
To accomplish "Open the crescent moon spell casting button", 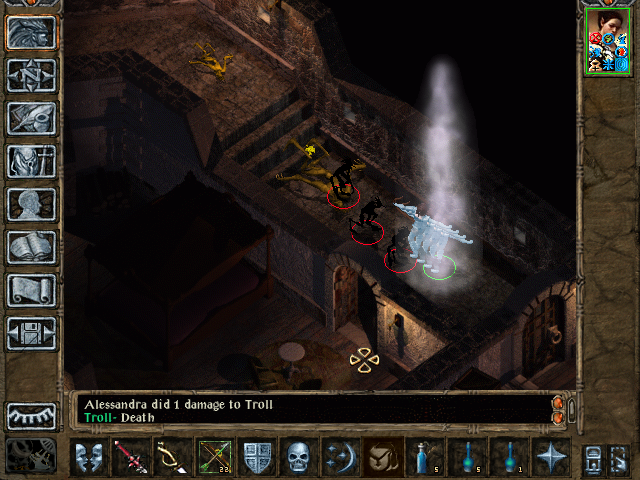I will 341,456.
